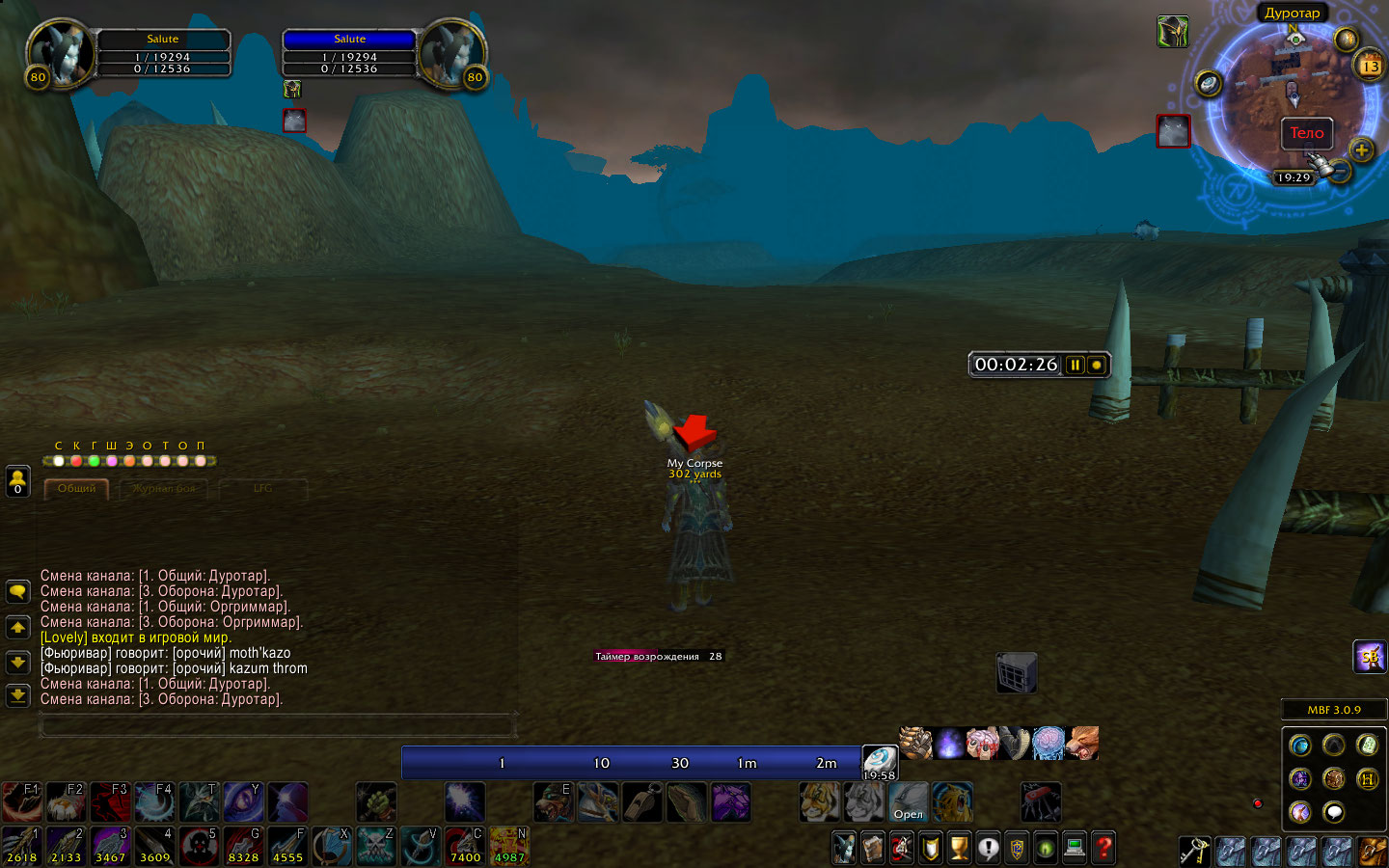The width and height of the screenshot is (1389, 868).
Task: Open help via red question mark
Action: point(1103,848)
